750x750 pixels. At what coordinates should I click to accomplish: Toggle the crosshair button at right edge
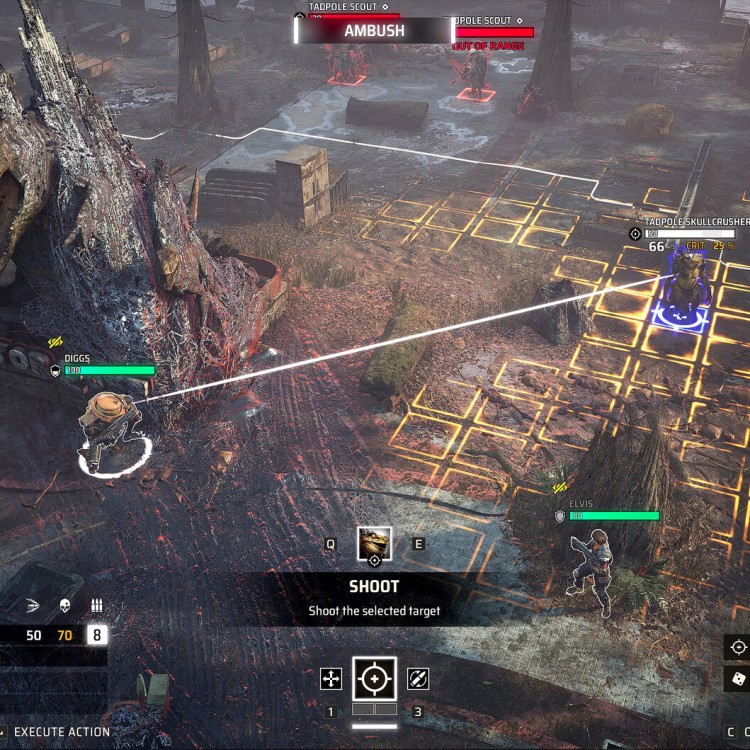pyautogui.click(x=738, y=647)
